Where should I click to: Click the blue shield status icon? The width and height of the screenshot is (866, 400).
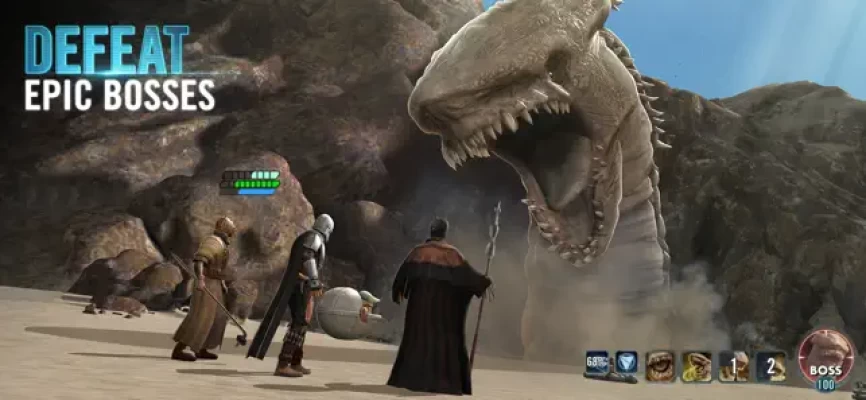tap(626, 362)
